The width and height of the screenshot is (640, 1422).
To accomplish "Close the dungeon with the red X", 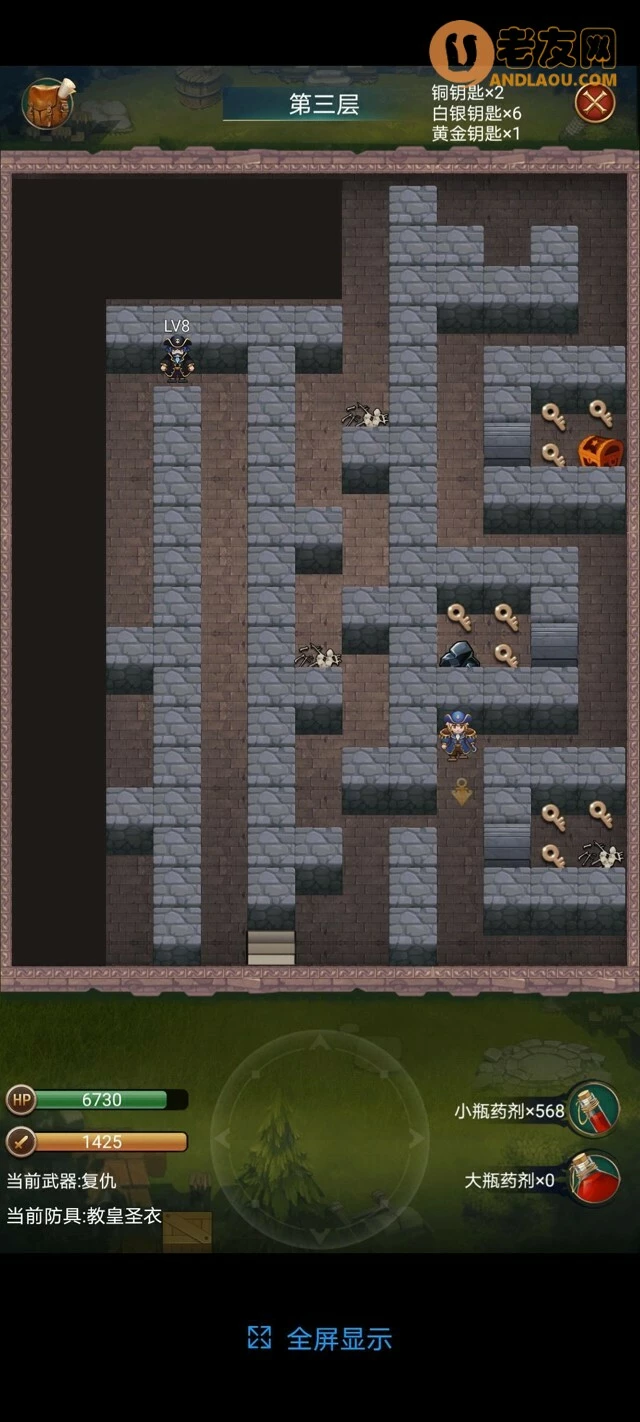I will (x=595, y=103).
